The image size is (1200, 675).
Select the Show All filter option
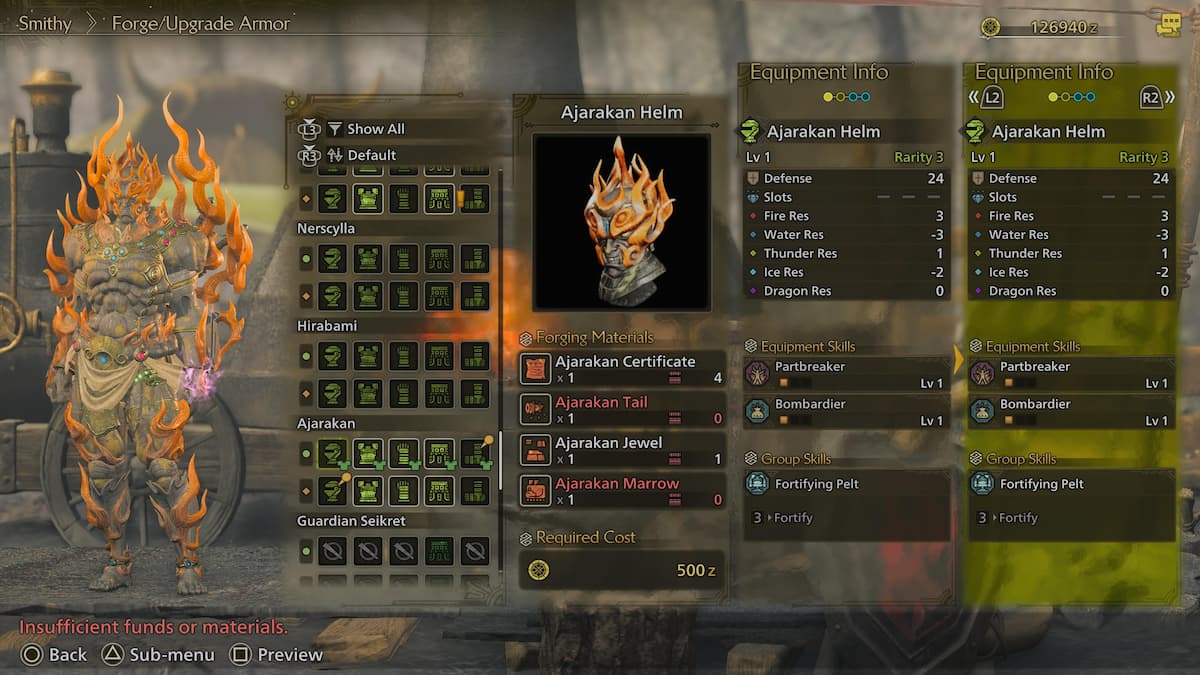click(x=375, y=129)
